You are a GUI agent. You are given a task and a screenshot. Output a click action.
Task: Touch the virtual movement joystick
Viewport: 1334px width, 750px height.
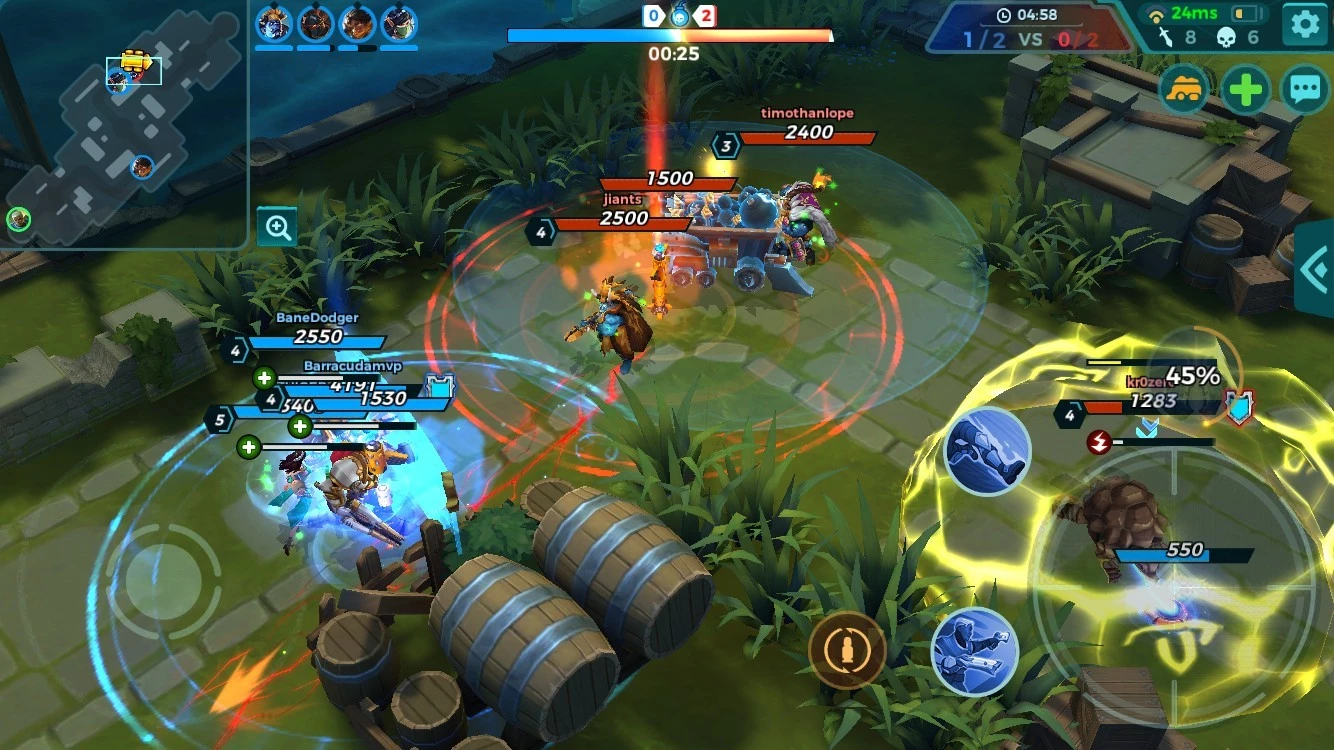(x=164, y=582)
